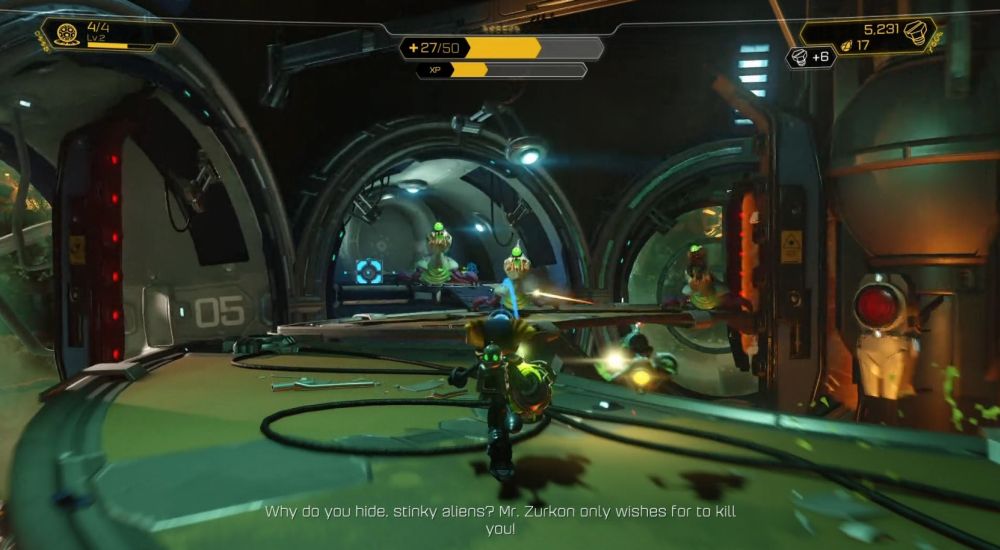Select the equipped weapon icon beside the ammo count

68,34
